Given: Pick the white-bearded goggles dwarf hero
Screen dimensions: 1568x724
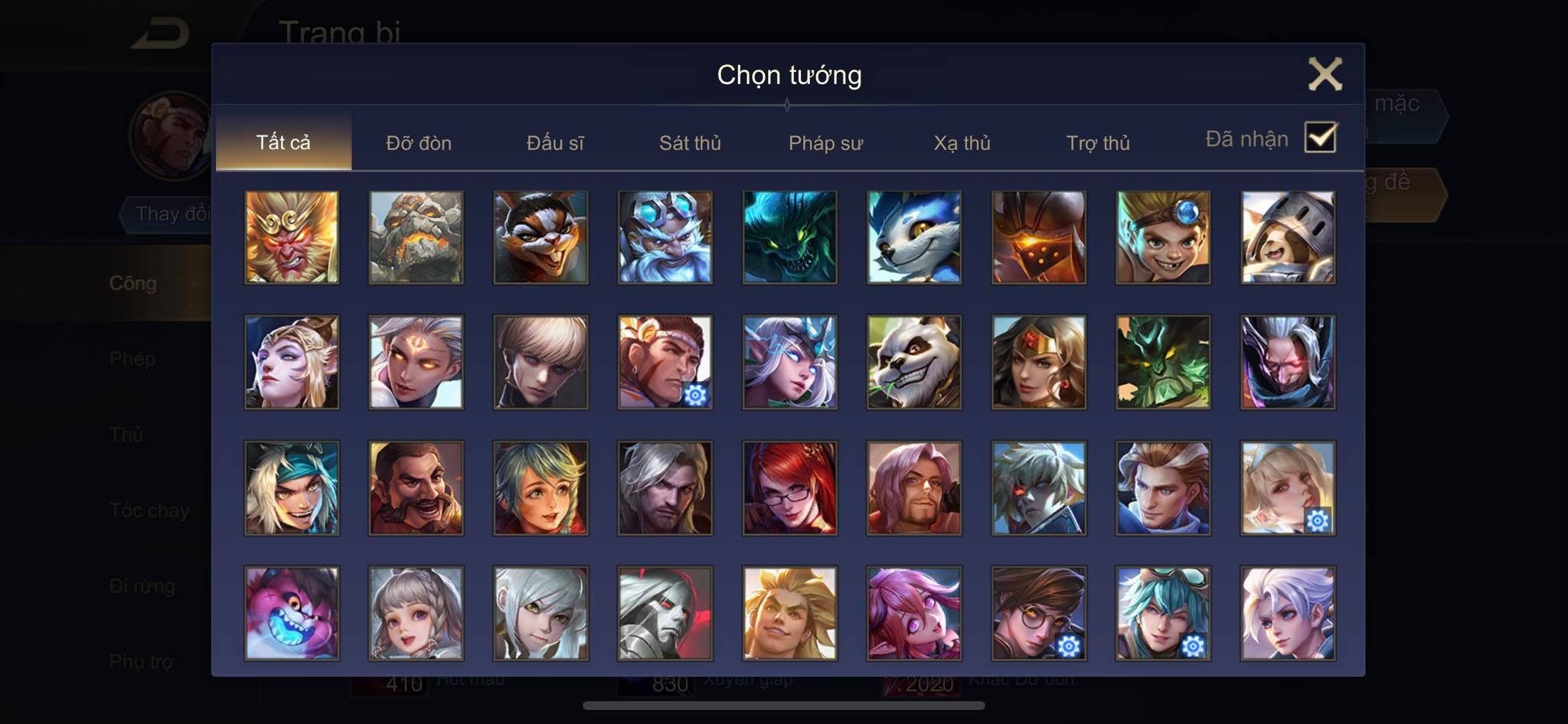Looking at the screenshot, I should pos(665,237).
